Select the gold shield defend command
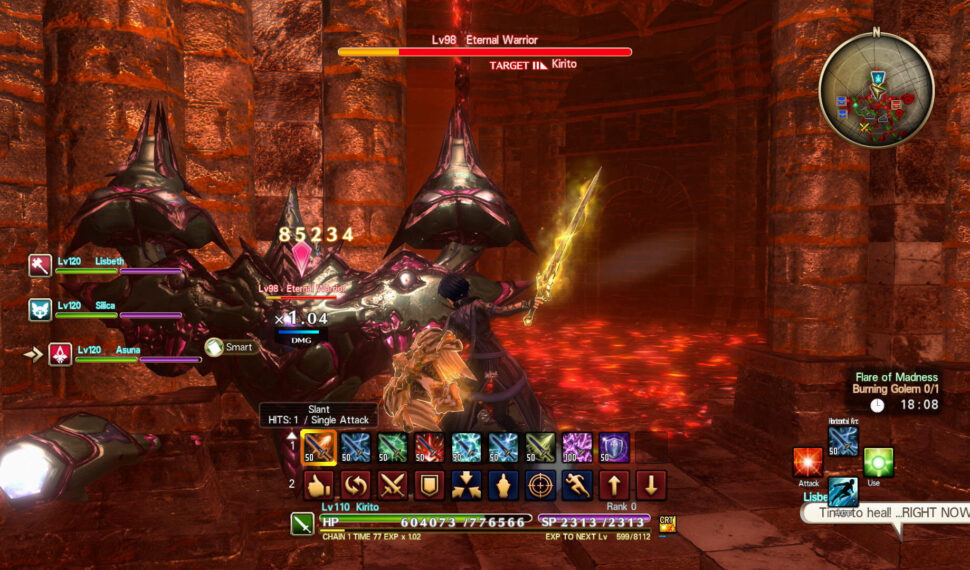This screenshot has height=570, width=970. tap(429, 485)
